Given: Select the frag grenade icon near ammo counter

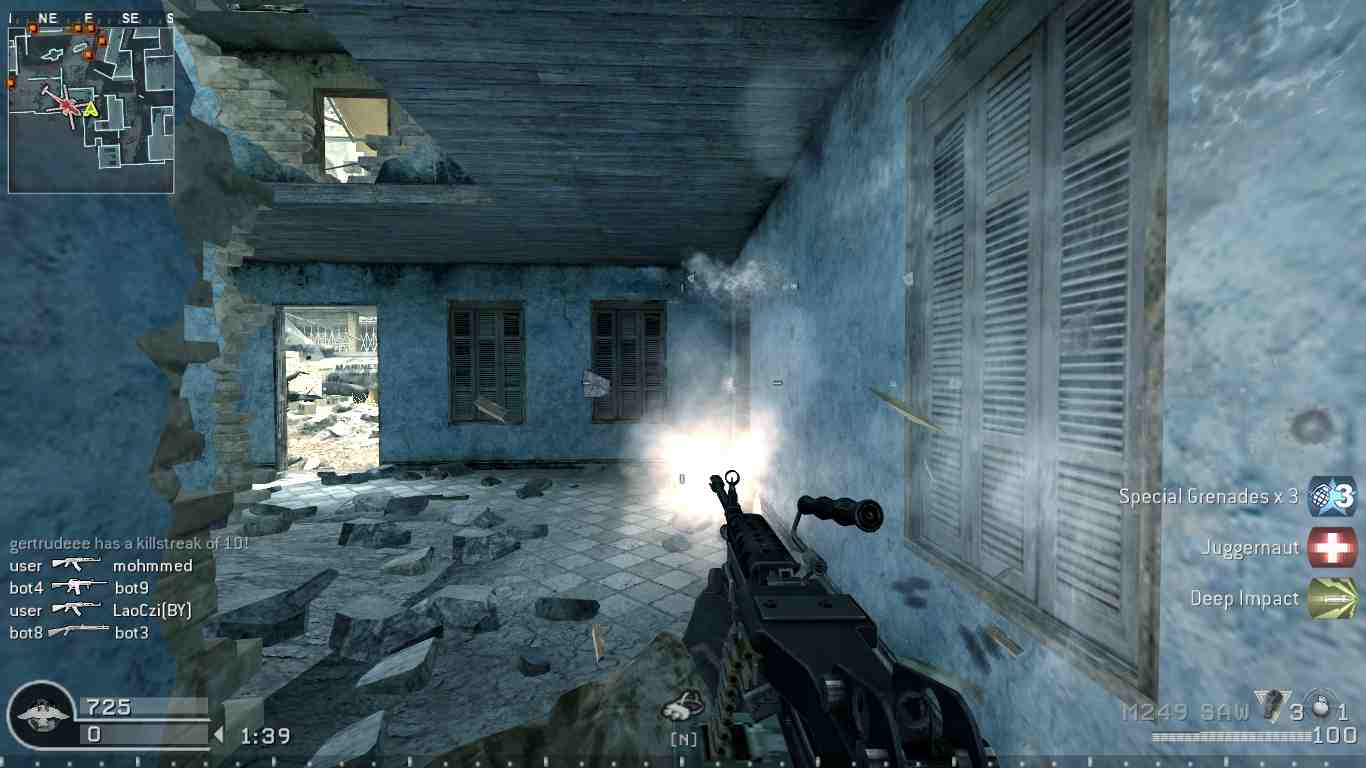Looking at the screenshot, I should pyautogui.click(x=1271, y=706).
